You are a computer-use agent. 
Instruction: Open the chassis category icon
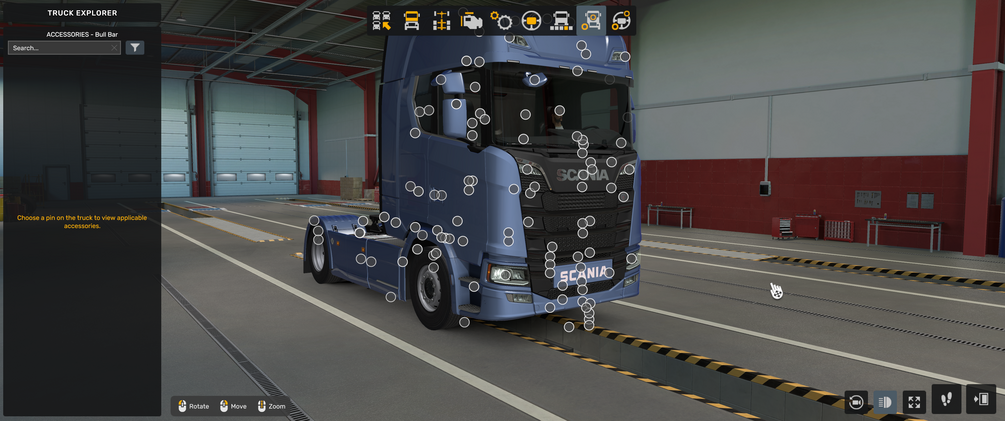[x=441, y=21]
